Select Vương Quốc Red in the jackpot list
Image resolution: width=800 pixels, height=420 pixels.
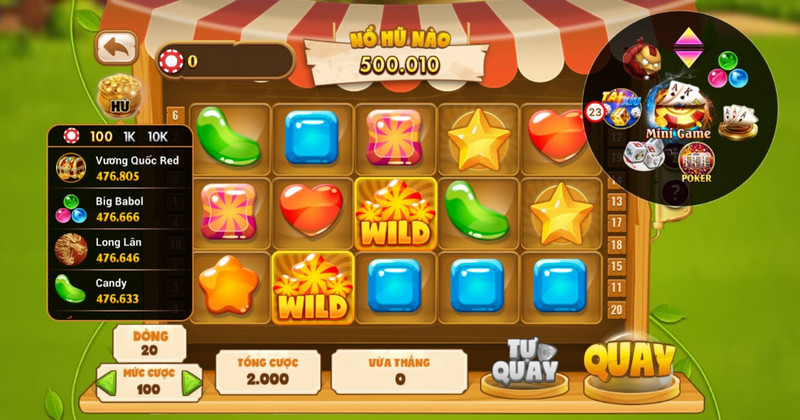[x=120, y=167]
